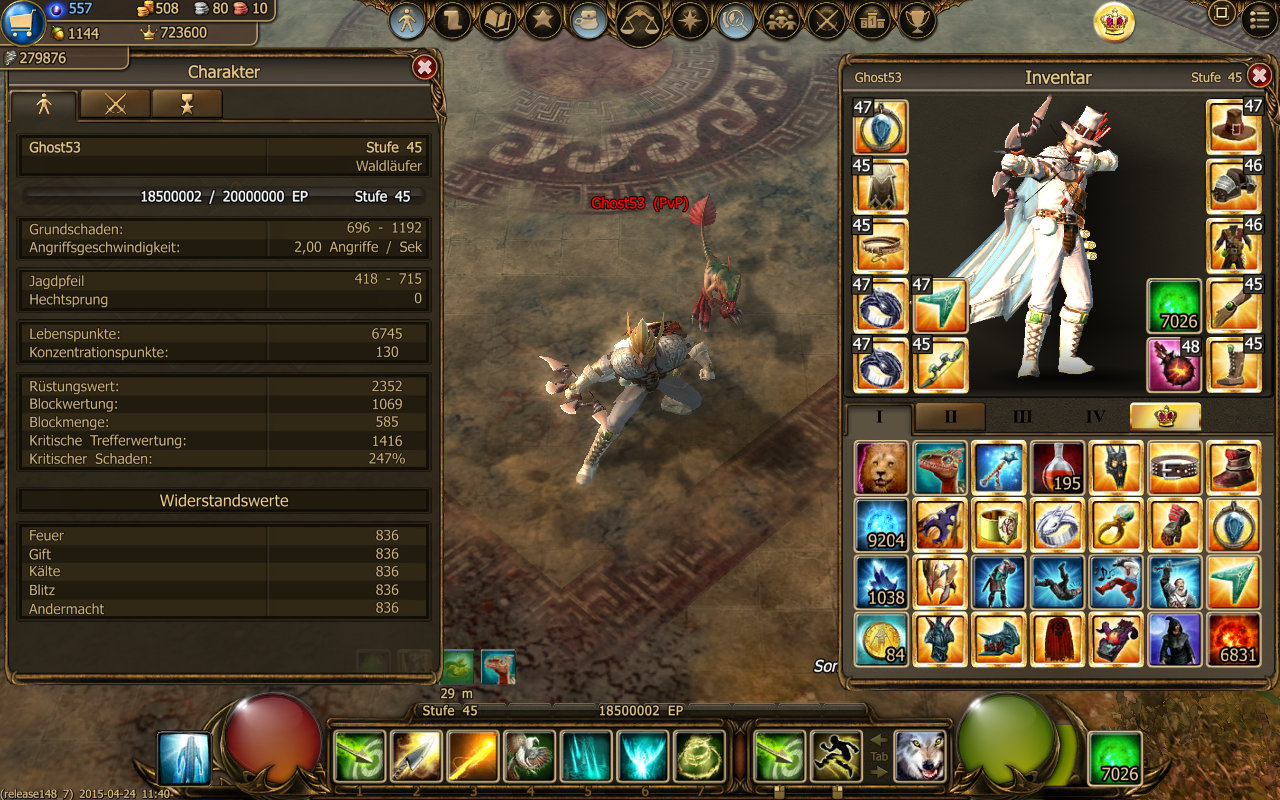Image resolution: width=1280 pixels, height=800 pixels.
Task: Select the lion head item in inventory
Action: (882, 467)
